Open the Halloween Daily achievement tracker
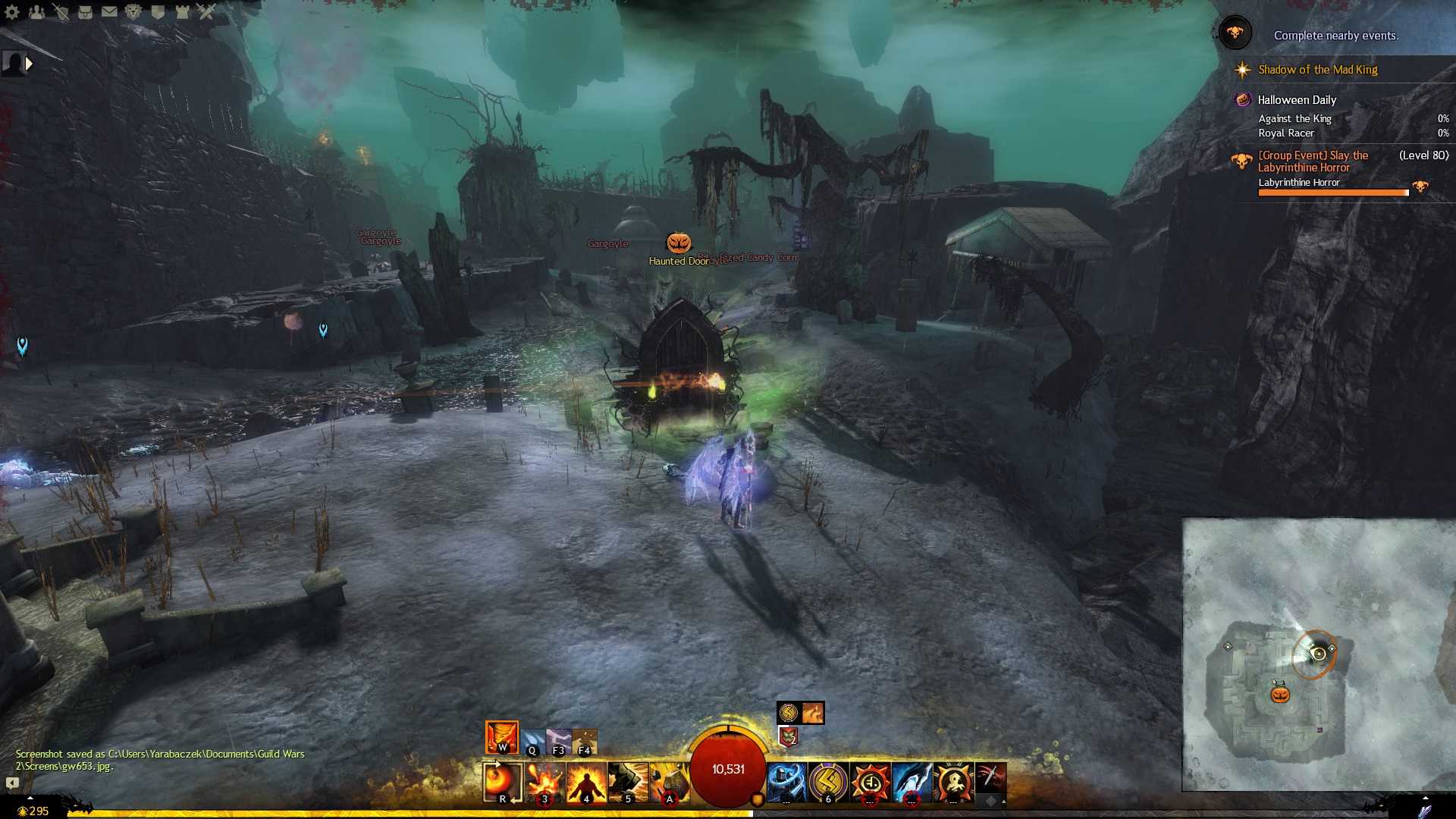 click(1297, 100)
